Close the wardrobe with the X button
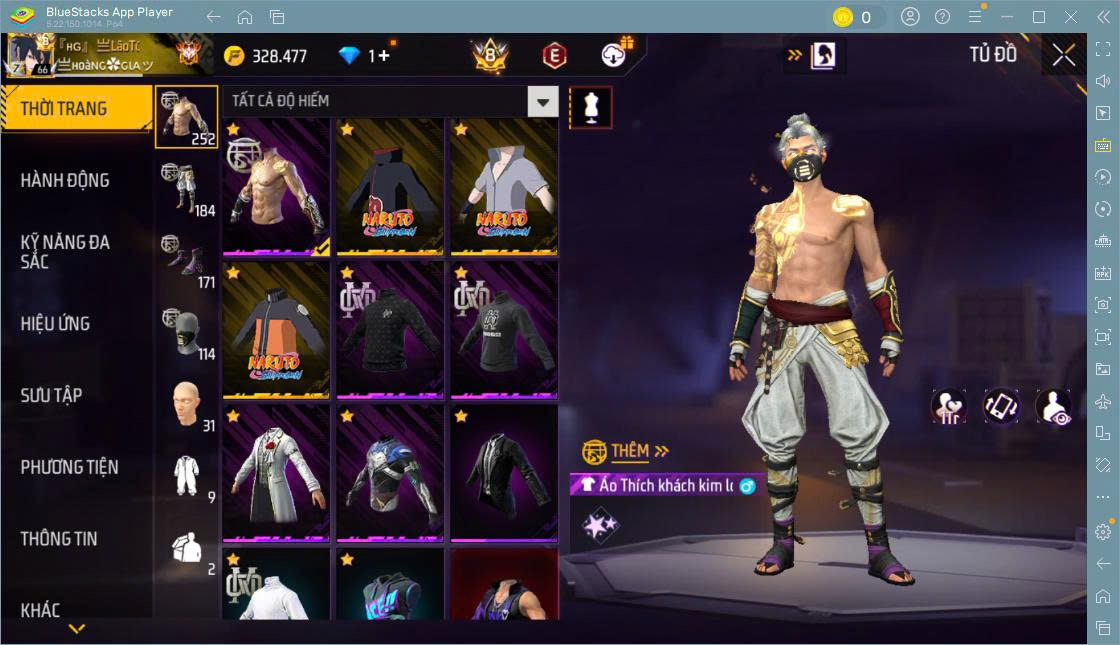 pos(1063,56)
